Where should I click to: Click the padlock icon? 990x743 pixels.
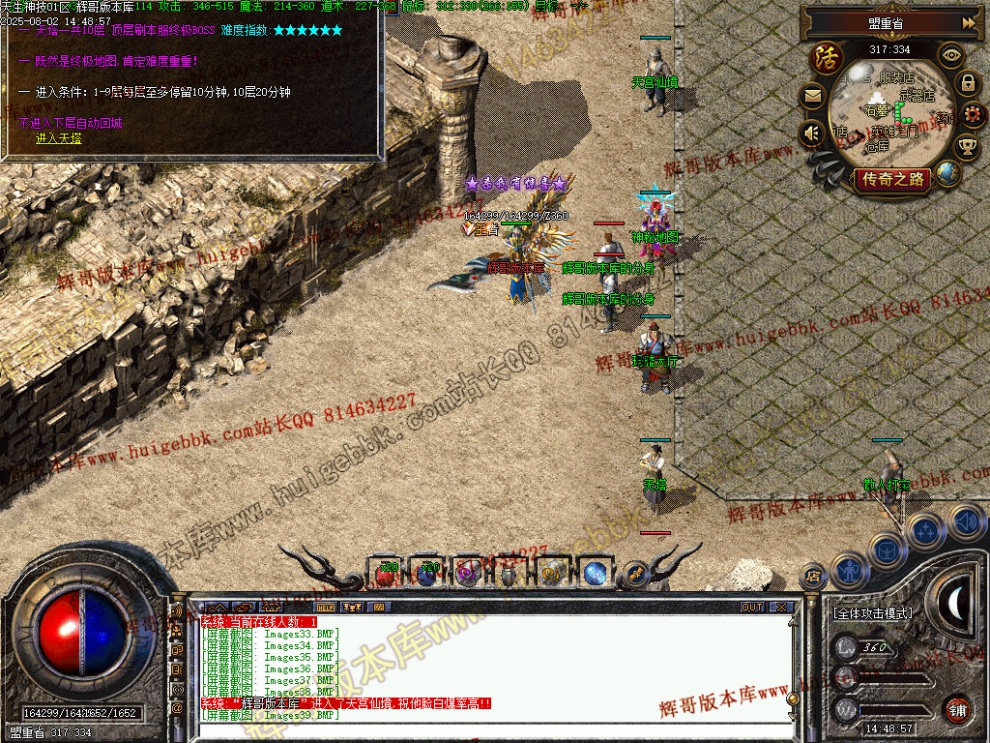968,83
